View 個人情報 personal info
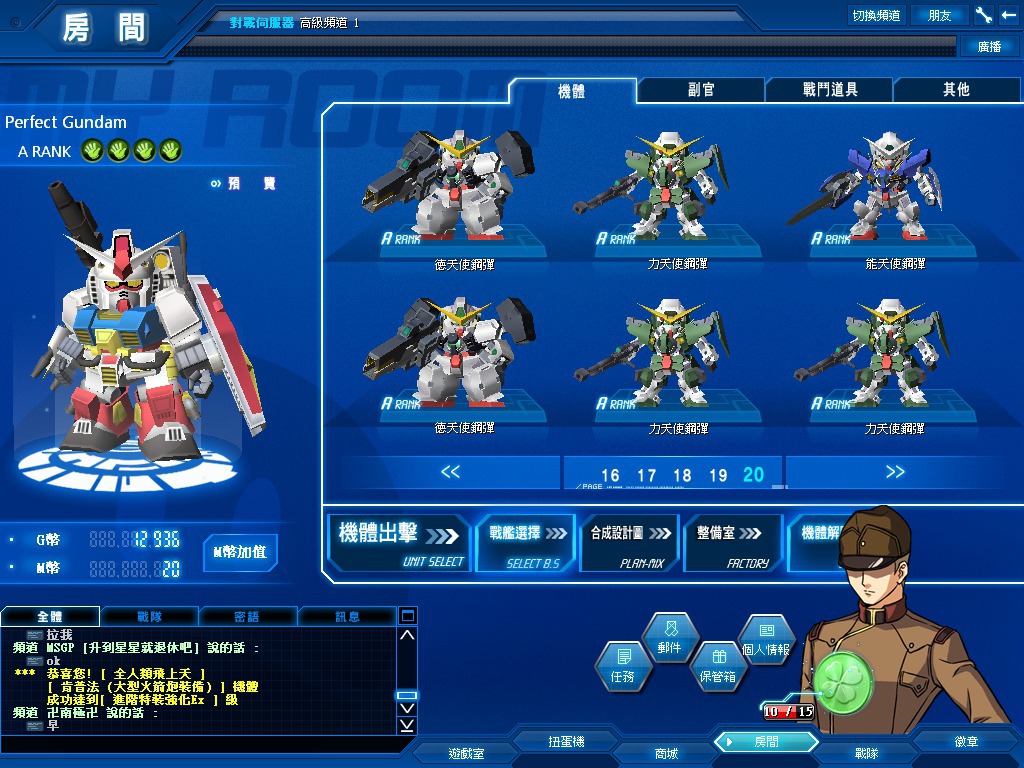 point(766,638)
